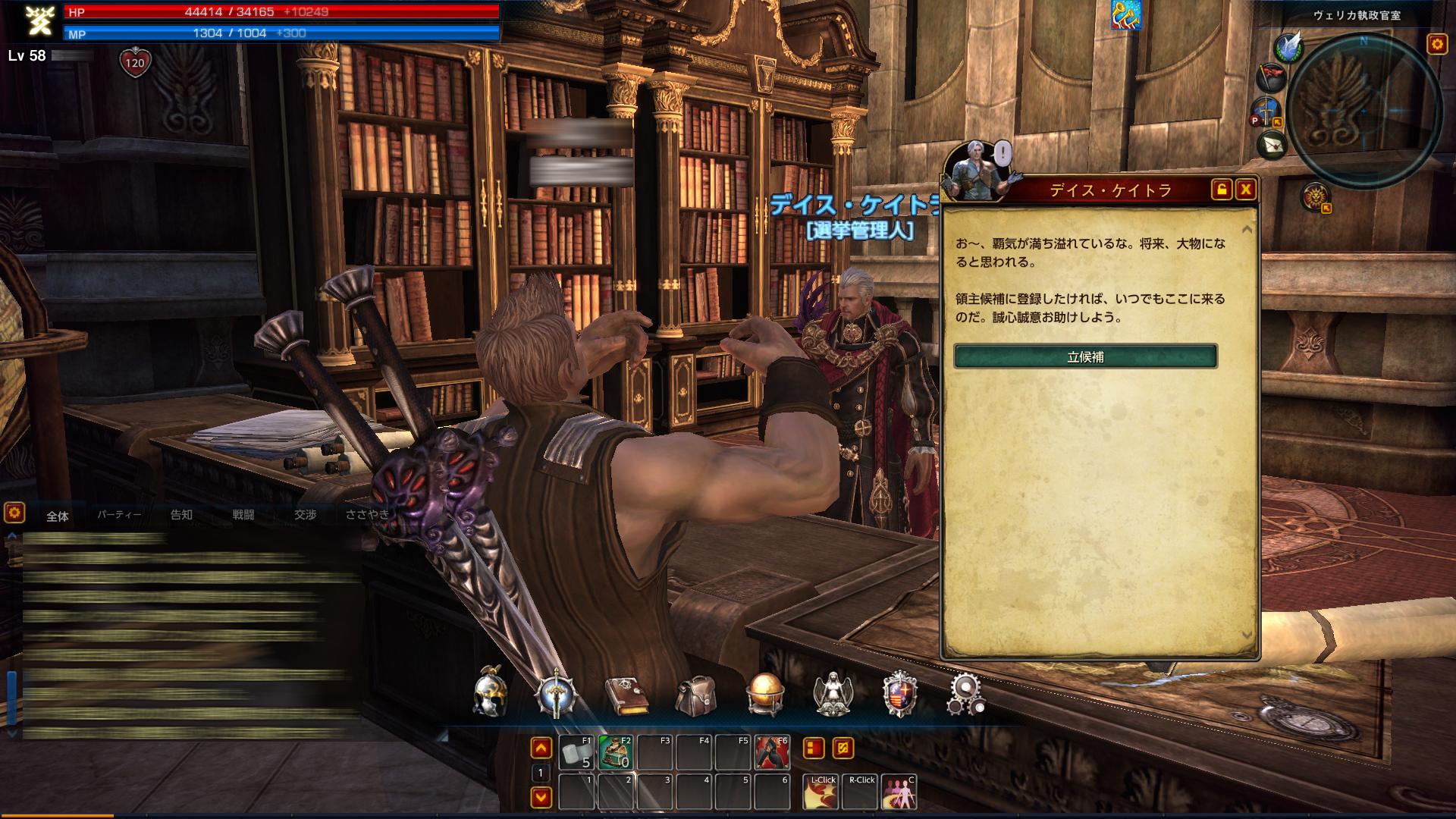Use the bandage item in F1 slot
This screenshot has width=1456, height=819.
[576, 752]
